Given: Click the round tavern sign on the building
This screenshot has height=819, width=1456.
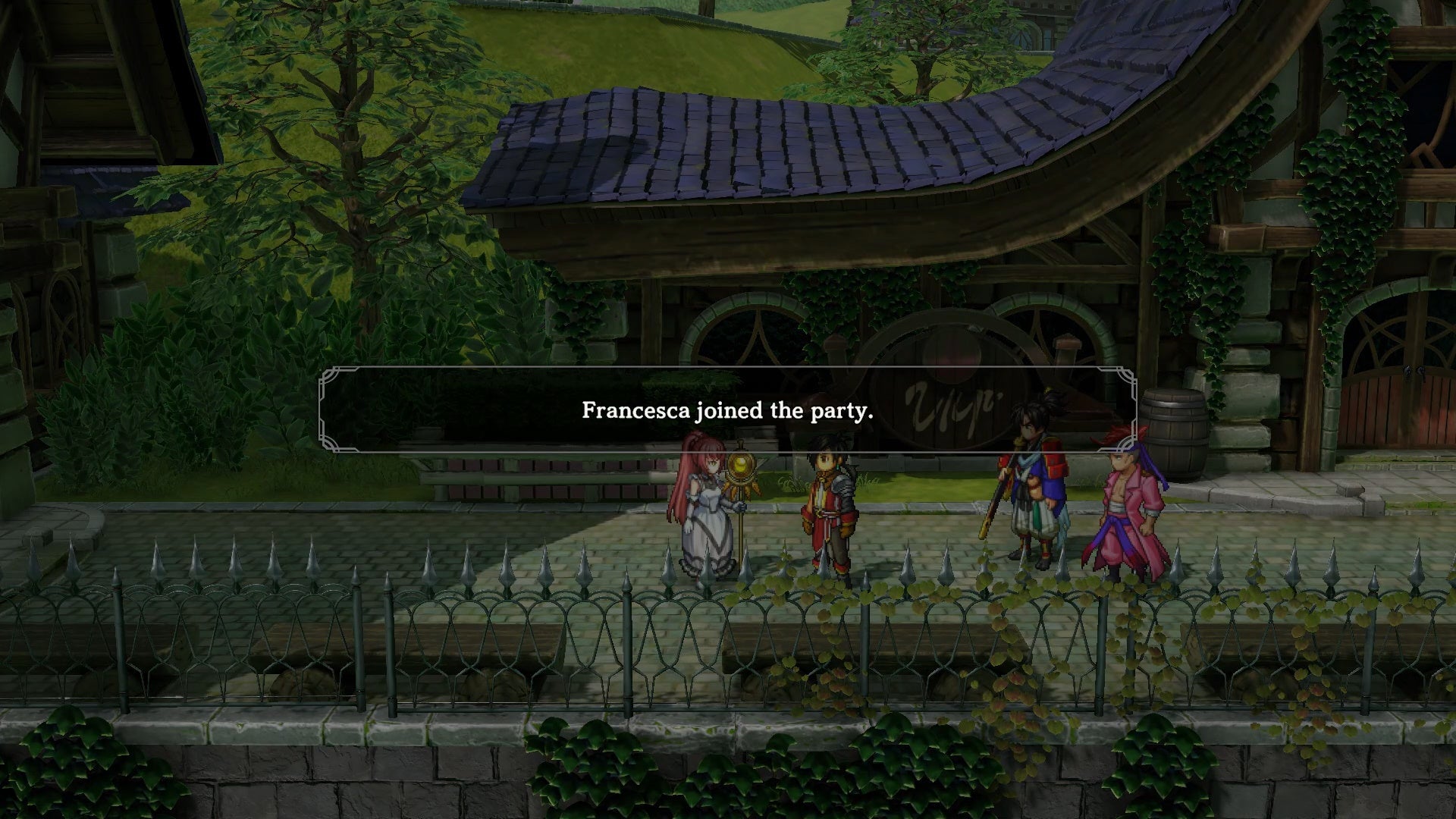Looking at the screenshot, I should coord(952,387).
